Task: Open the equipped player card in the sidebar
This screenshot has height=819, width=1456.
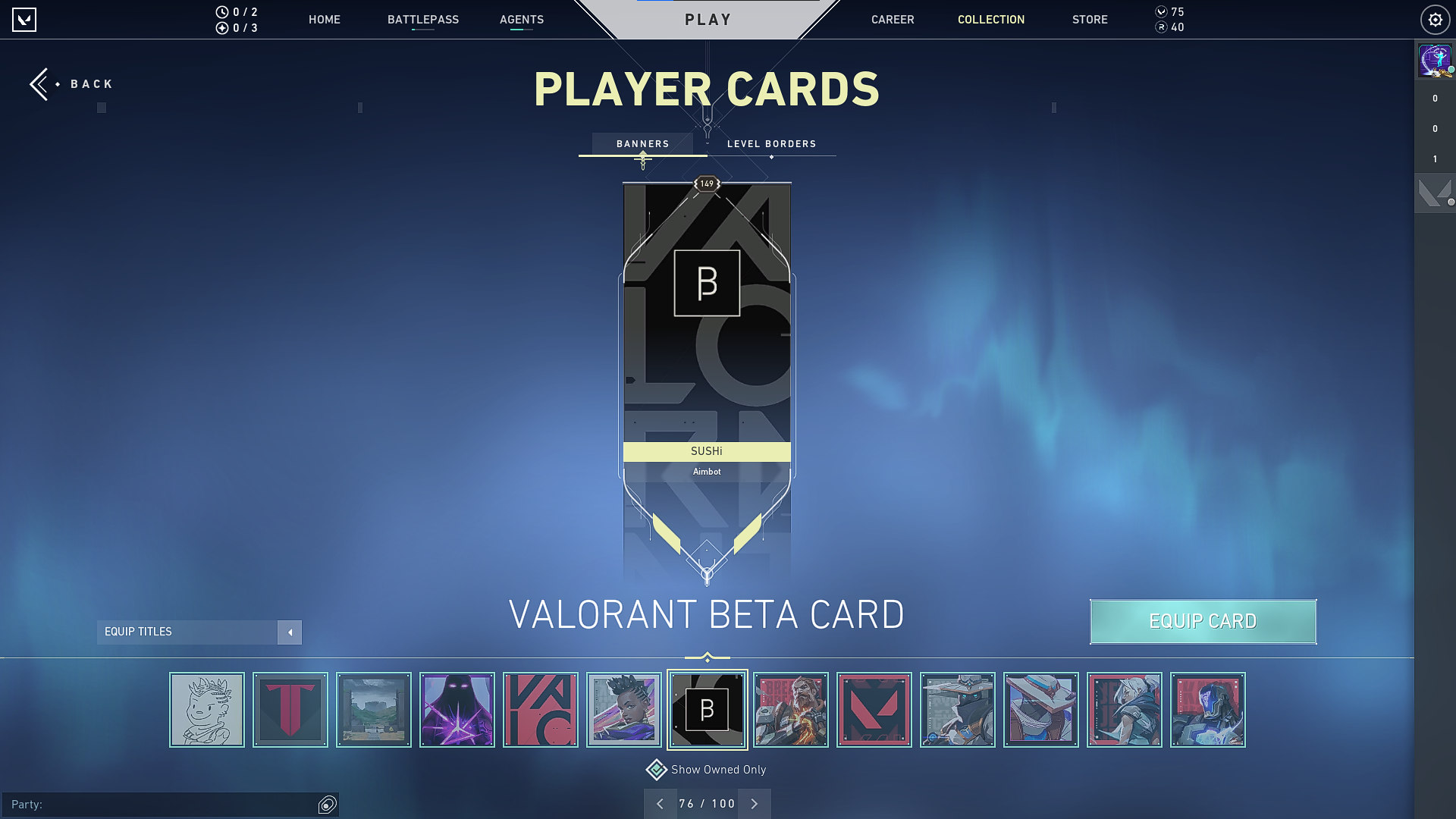Action: [1434, 60]
